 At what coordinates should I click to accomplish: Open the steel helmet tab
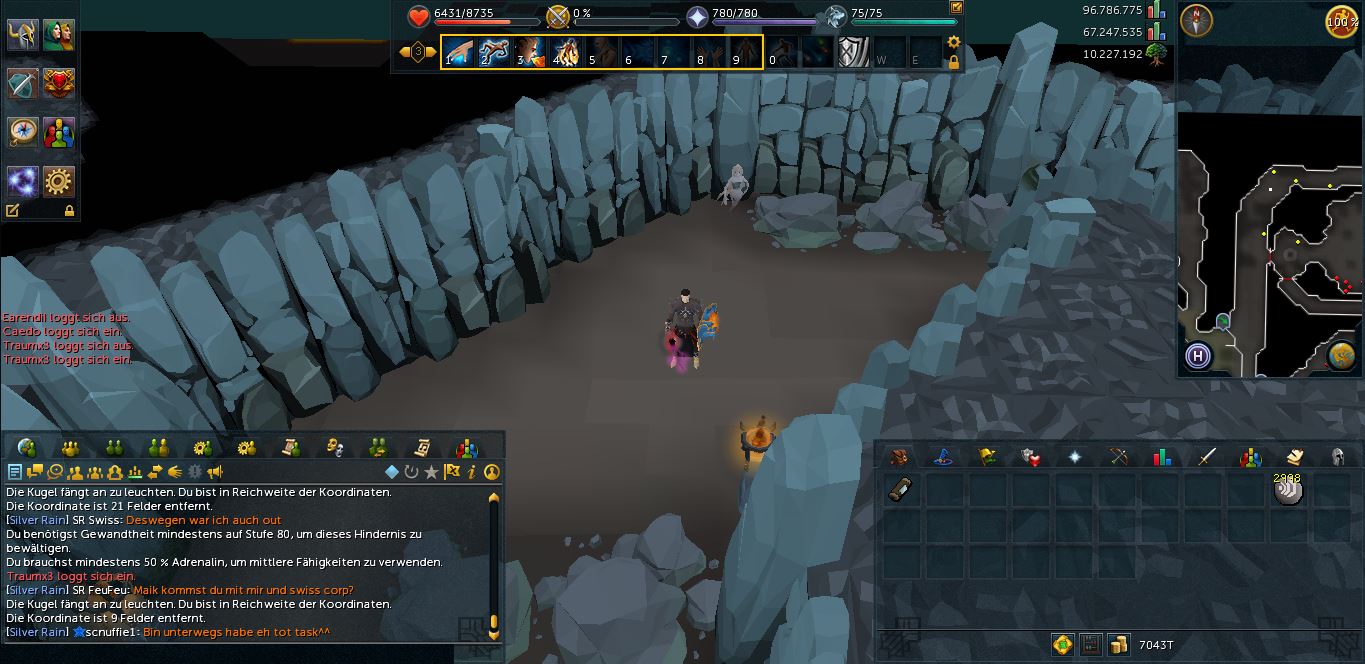click(1337, 457)
